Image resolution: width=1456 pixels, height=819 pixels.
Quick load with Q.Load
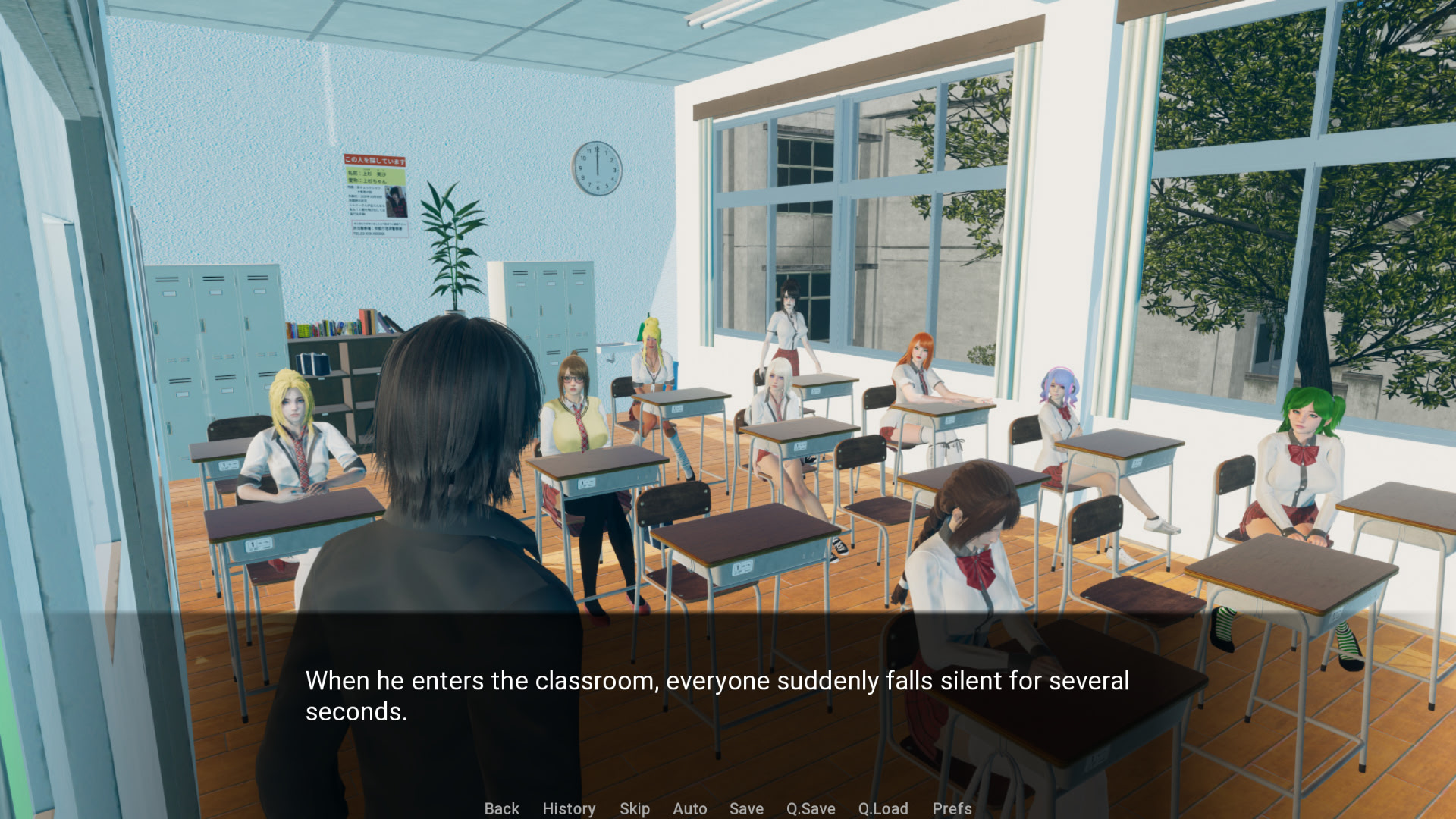pyautogui.click(x=883, y=808)
